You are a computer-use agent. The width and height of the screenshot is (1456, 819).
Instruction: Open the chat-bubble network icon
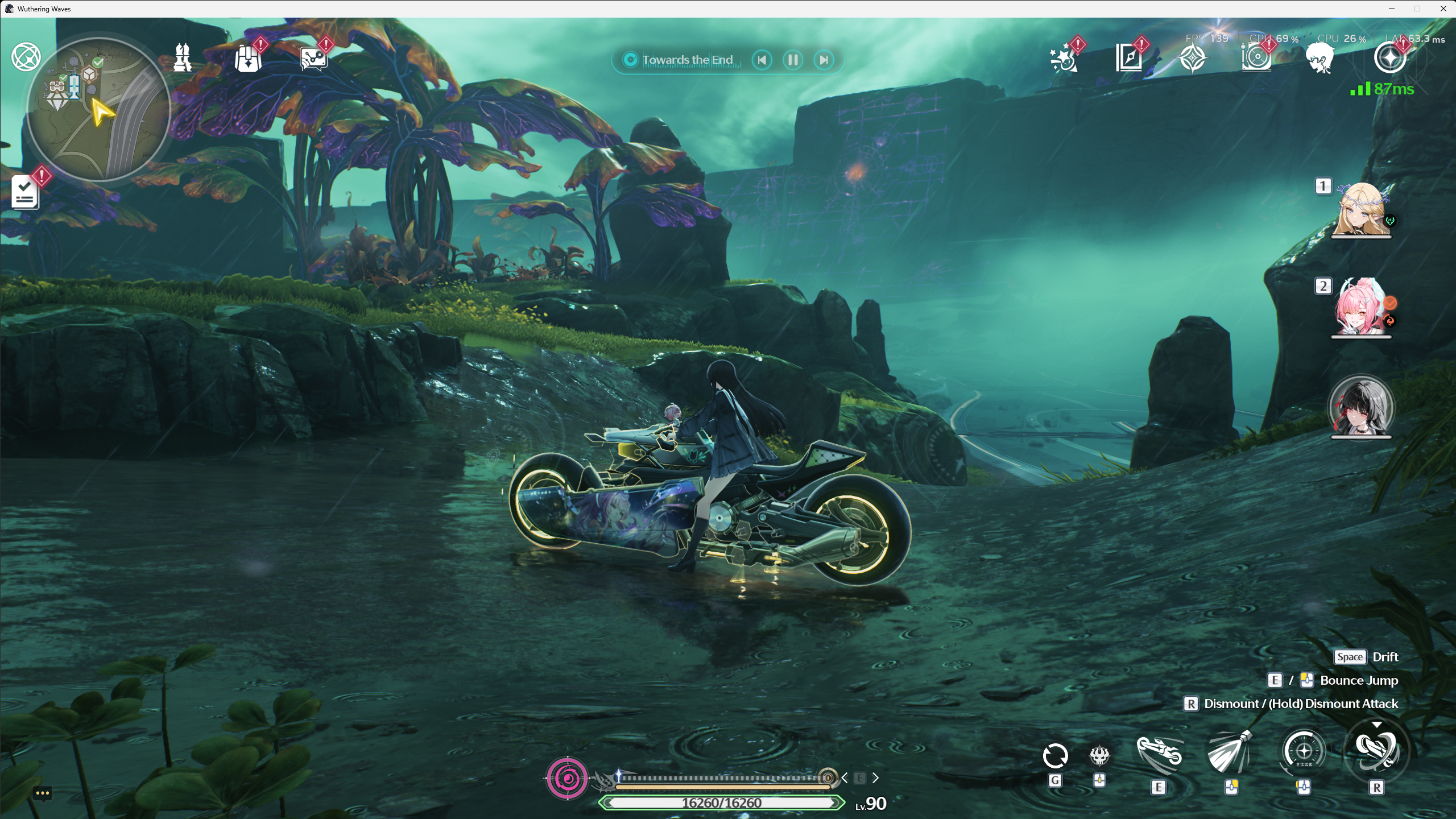[x=313, y=59]
